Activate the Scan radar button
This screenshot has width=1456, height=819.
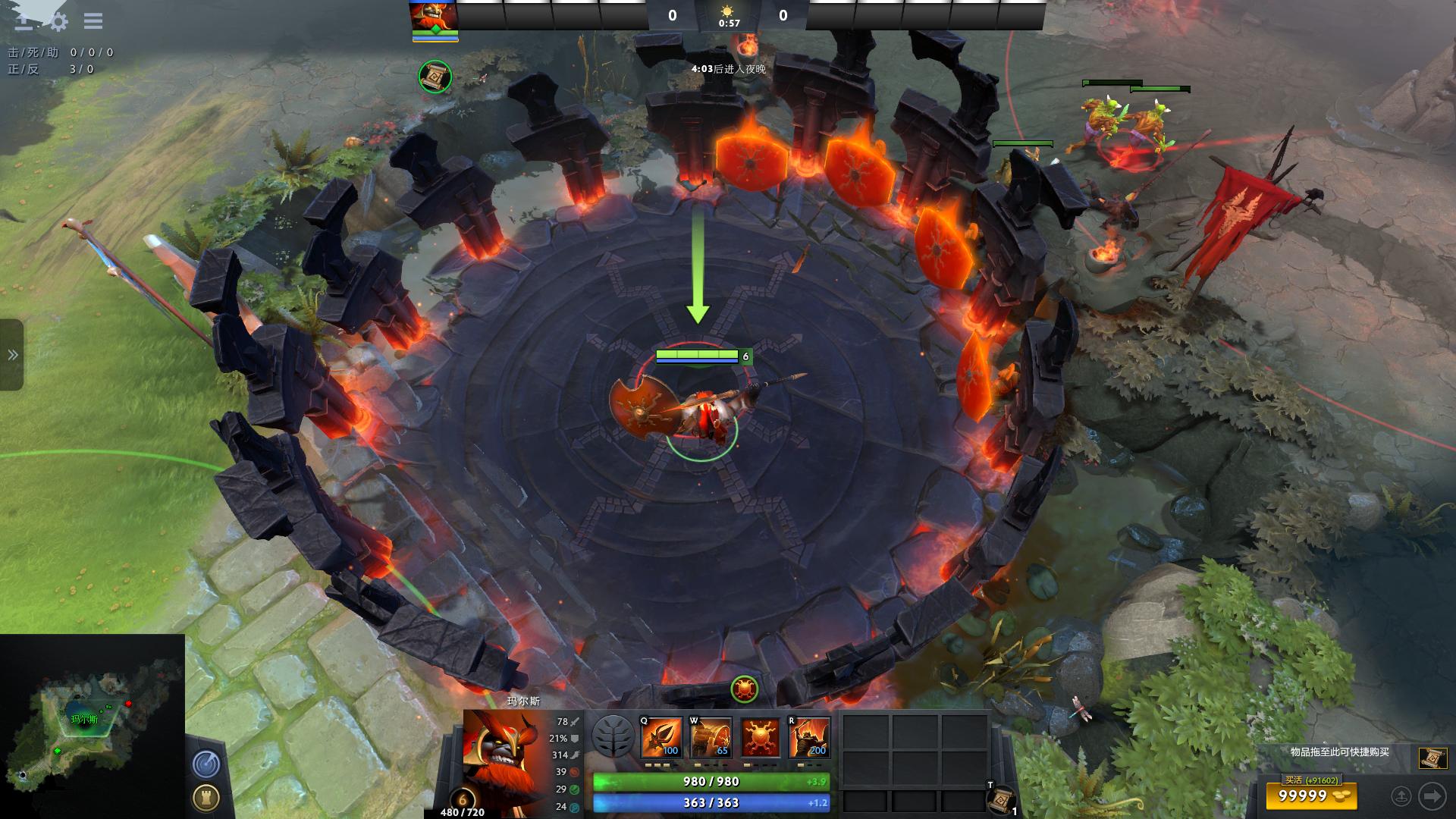coord(206,764)
